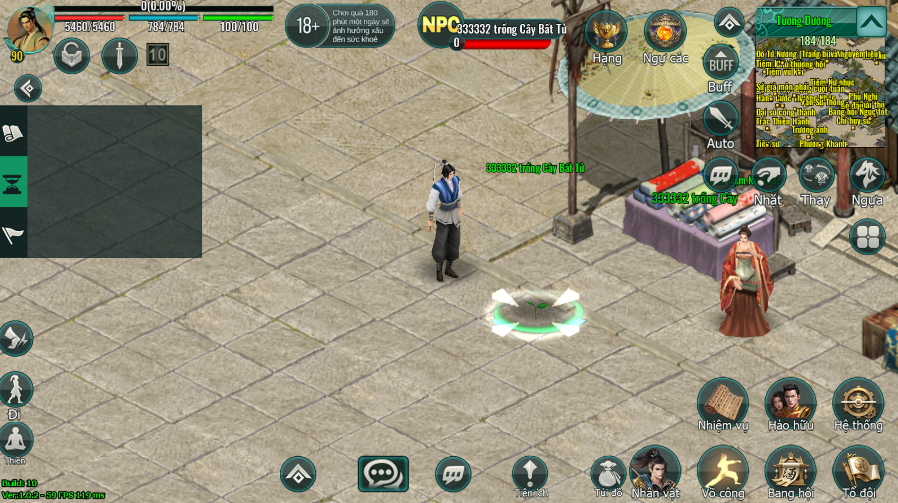Open the Hảo hữu friends list
This screenshot has width=898, height=503.
(790, 402)
